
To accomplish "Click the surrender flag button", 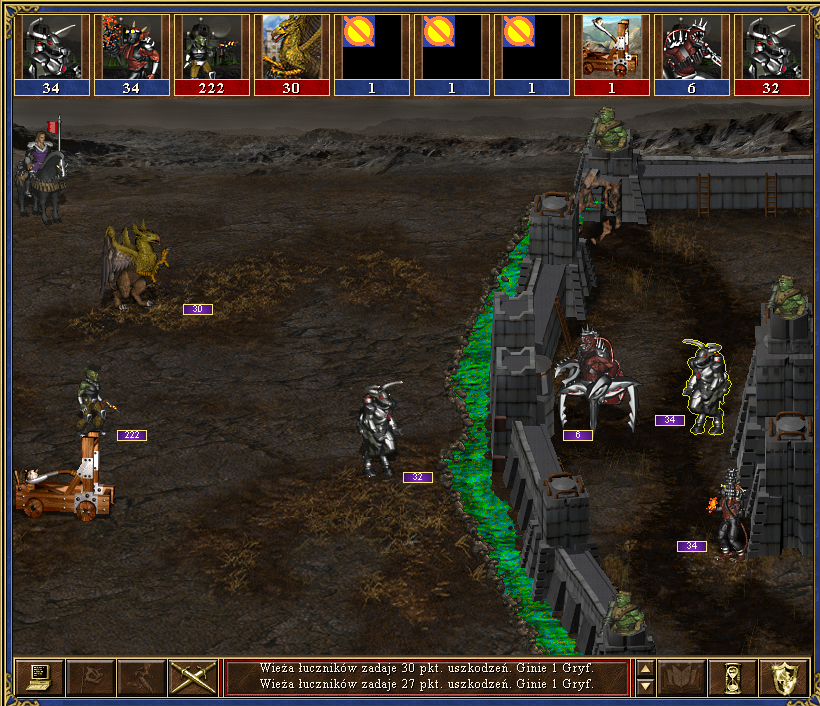I will 90,678.
